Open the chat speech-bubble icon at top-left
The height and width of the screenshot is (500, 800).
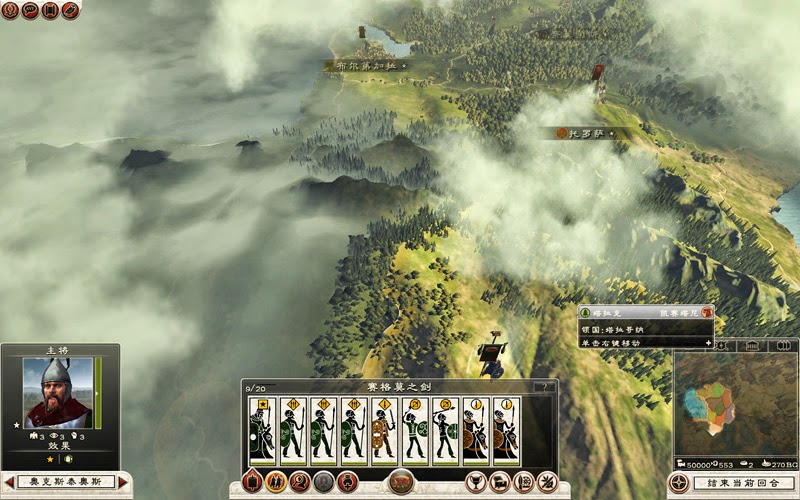click(30, 11)
